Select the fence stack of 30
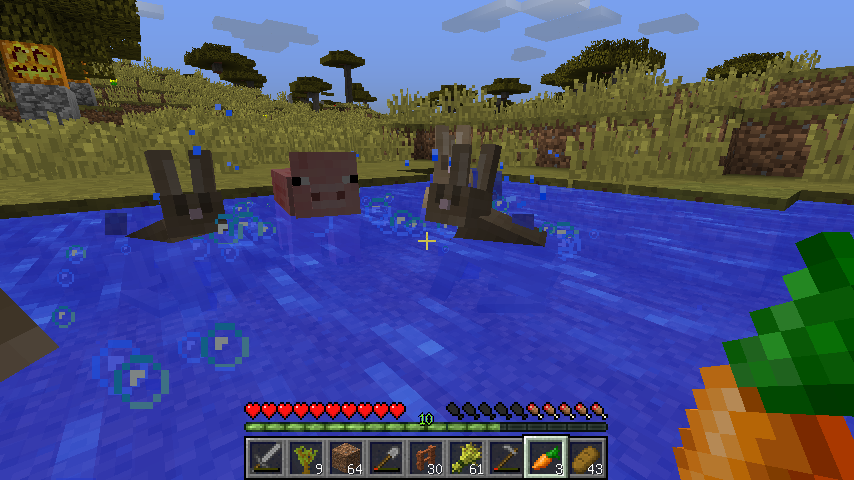 coord(425,458)
